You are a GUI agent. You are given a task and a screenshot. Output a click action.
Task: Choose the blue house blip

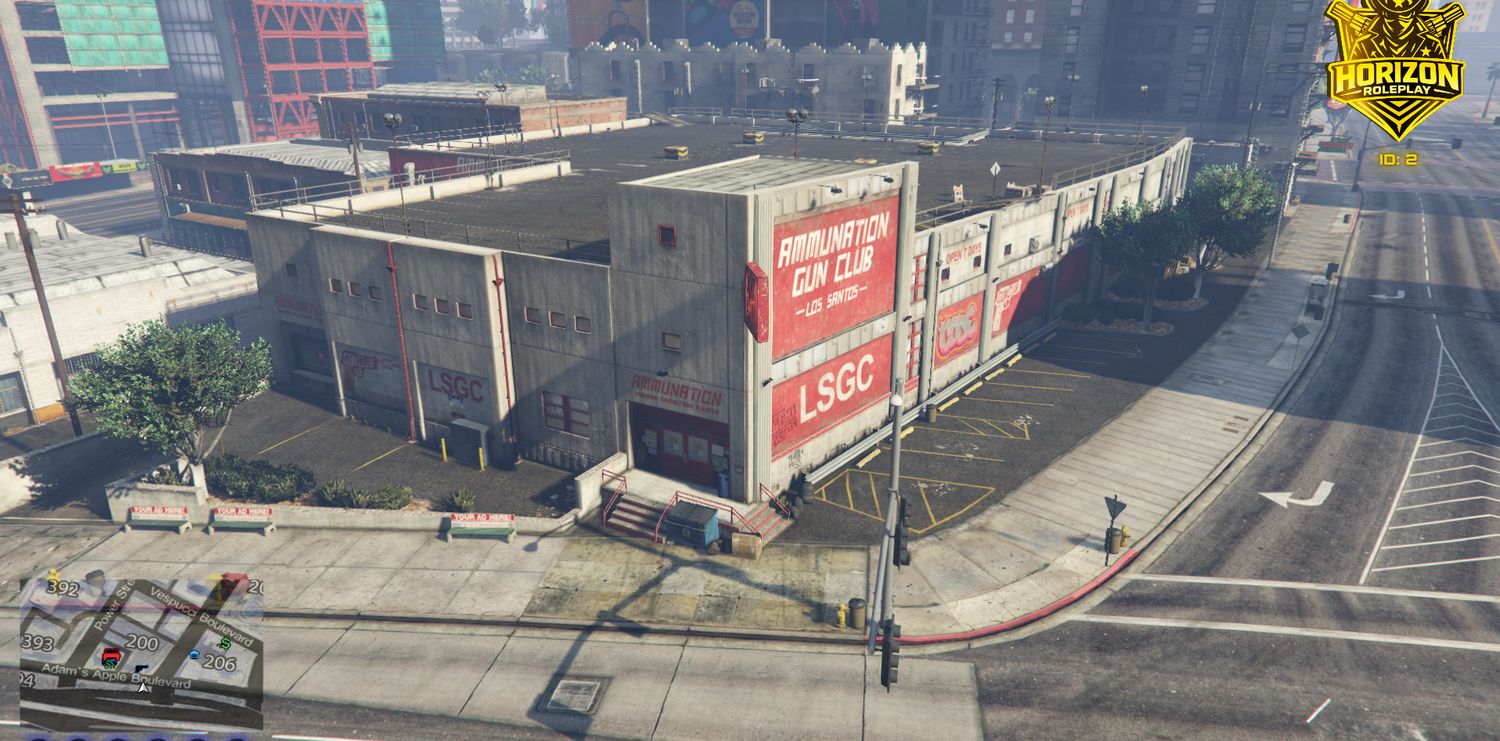point(194,655)
